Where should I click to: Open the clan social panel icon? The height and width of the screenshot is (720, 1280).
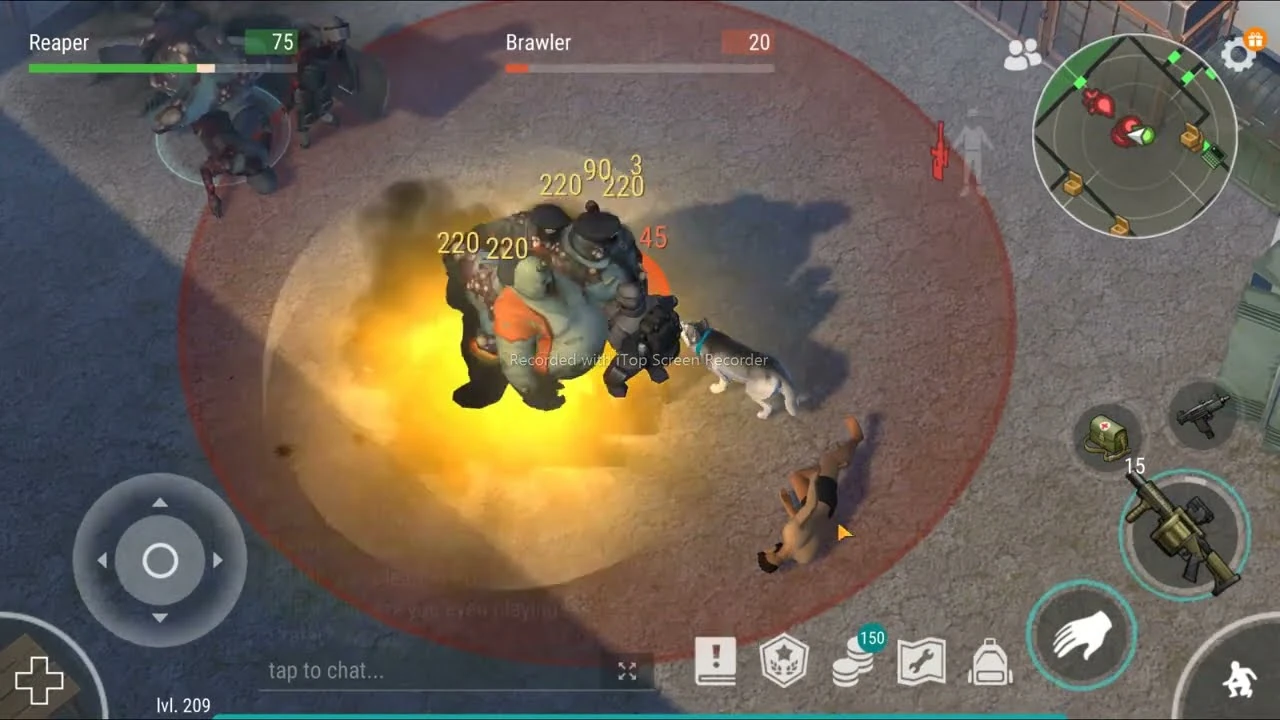click(1021, 55)
